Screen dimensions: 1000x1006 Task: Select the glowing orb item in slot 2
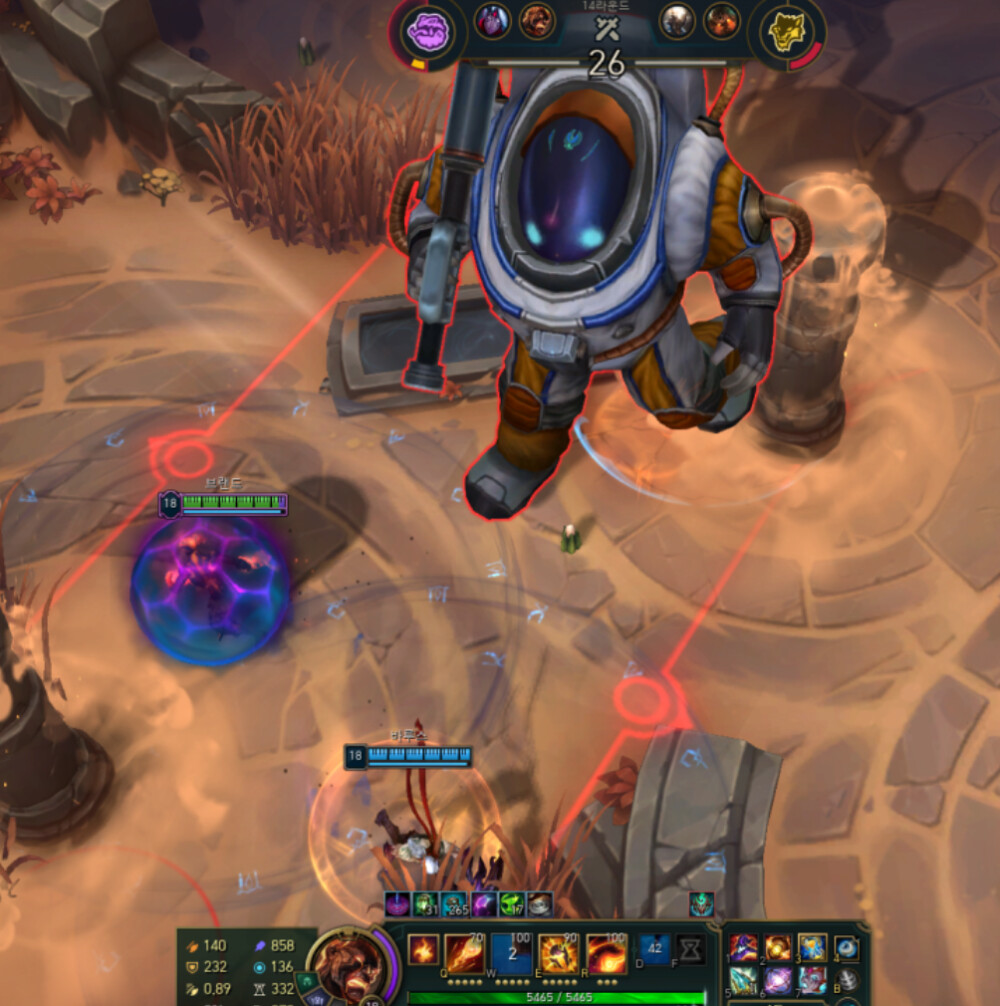pyautogui.click(x=778, y=947)
